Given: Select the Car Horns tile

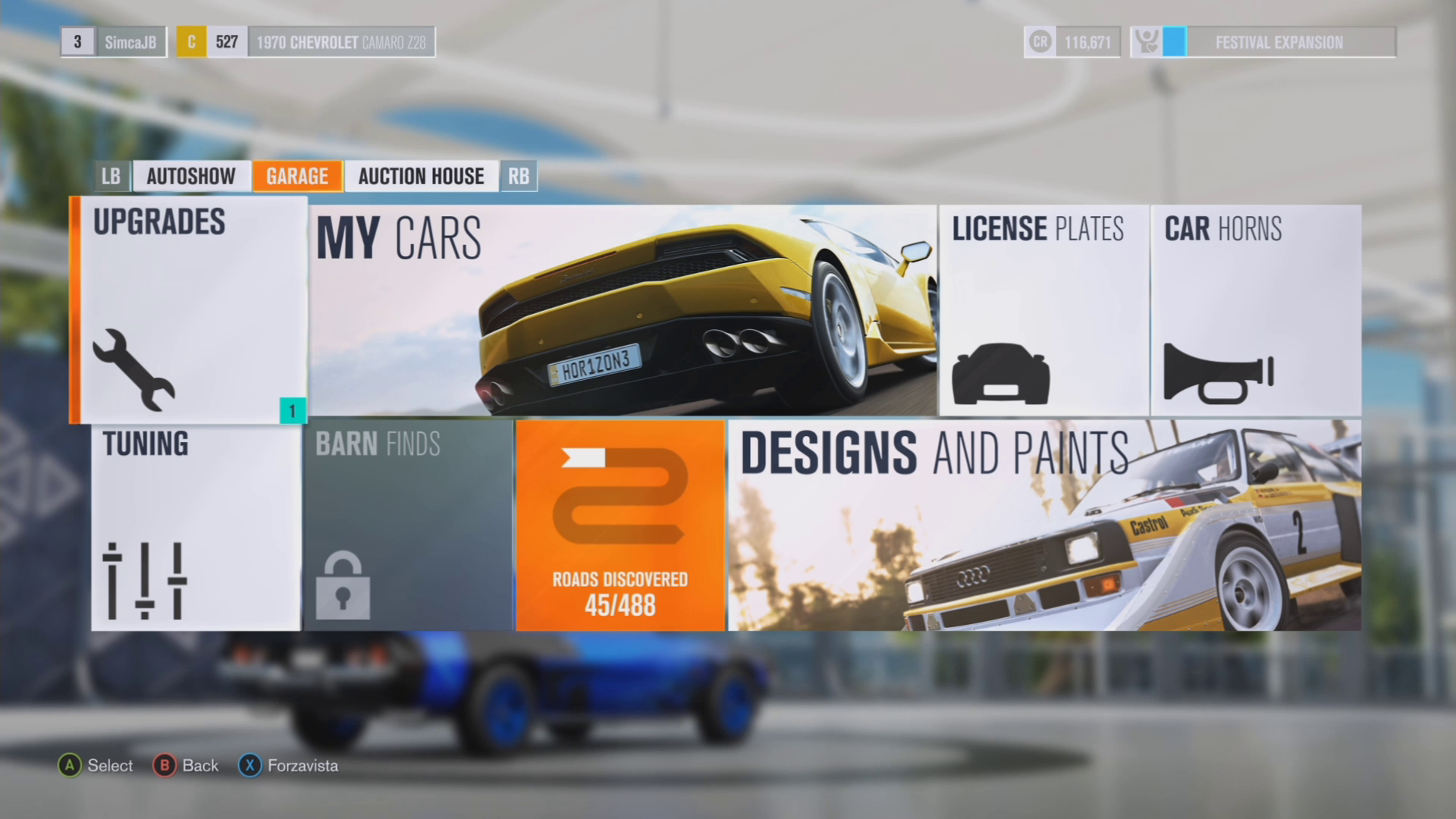Looking at the screenshot, I should (x=1256, y=310).
